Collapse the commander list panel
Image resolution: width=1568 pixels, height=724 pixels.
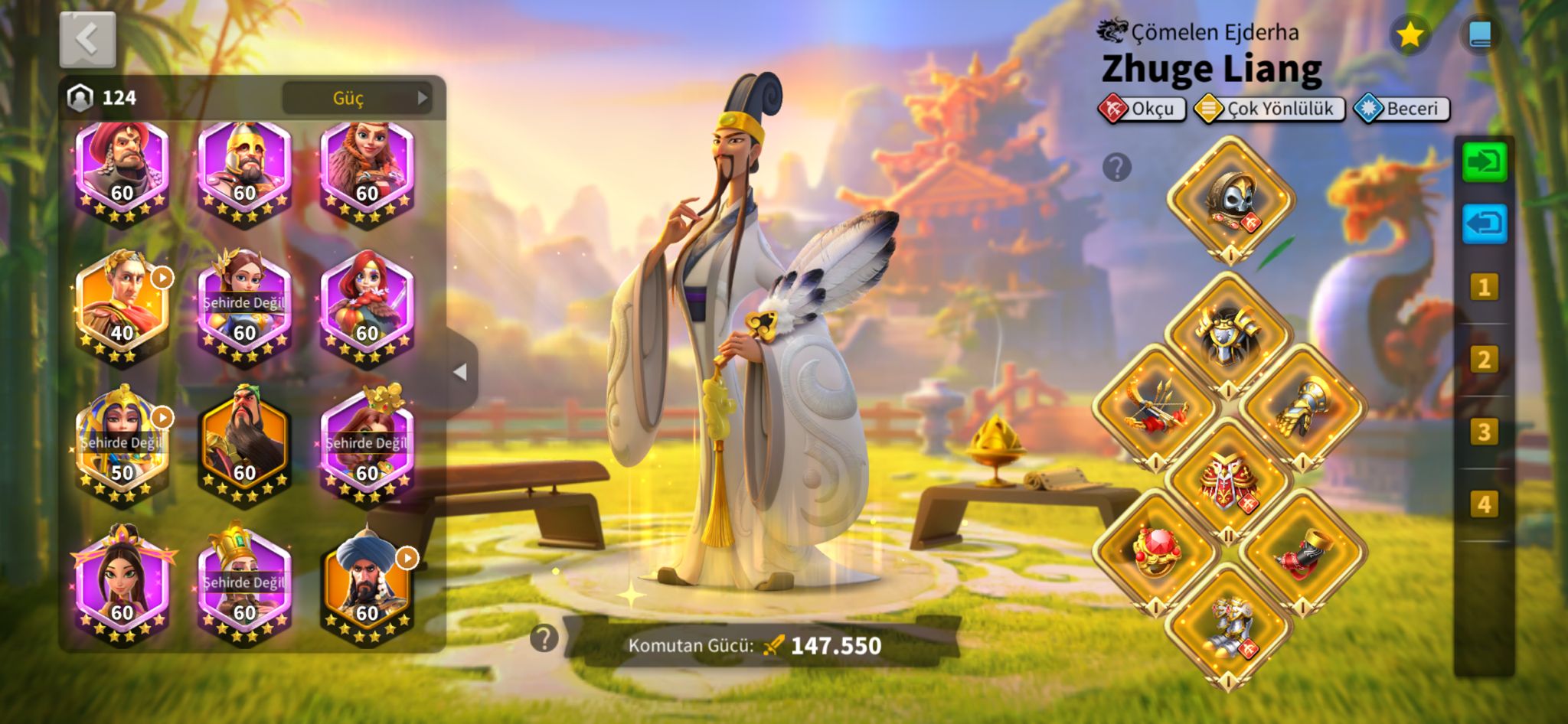(460, 372)
